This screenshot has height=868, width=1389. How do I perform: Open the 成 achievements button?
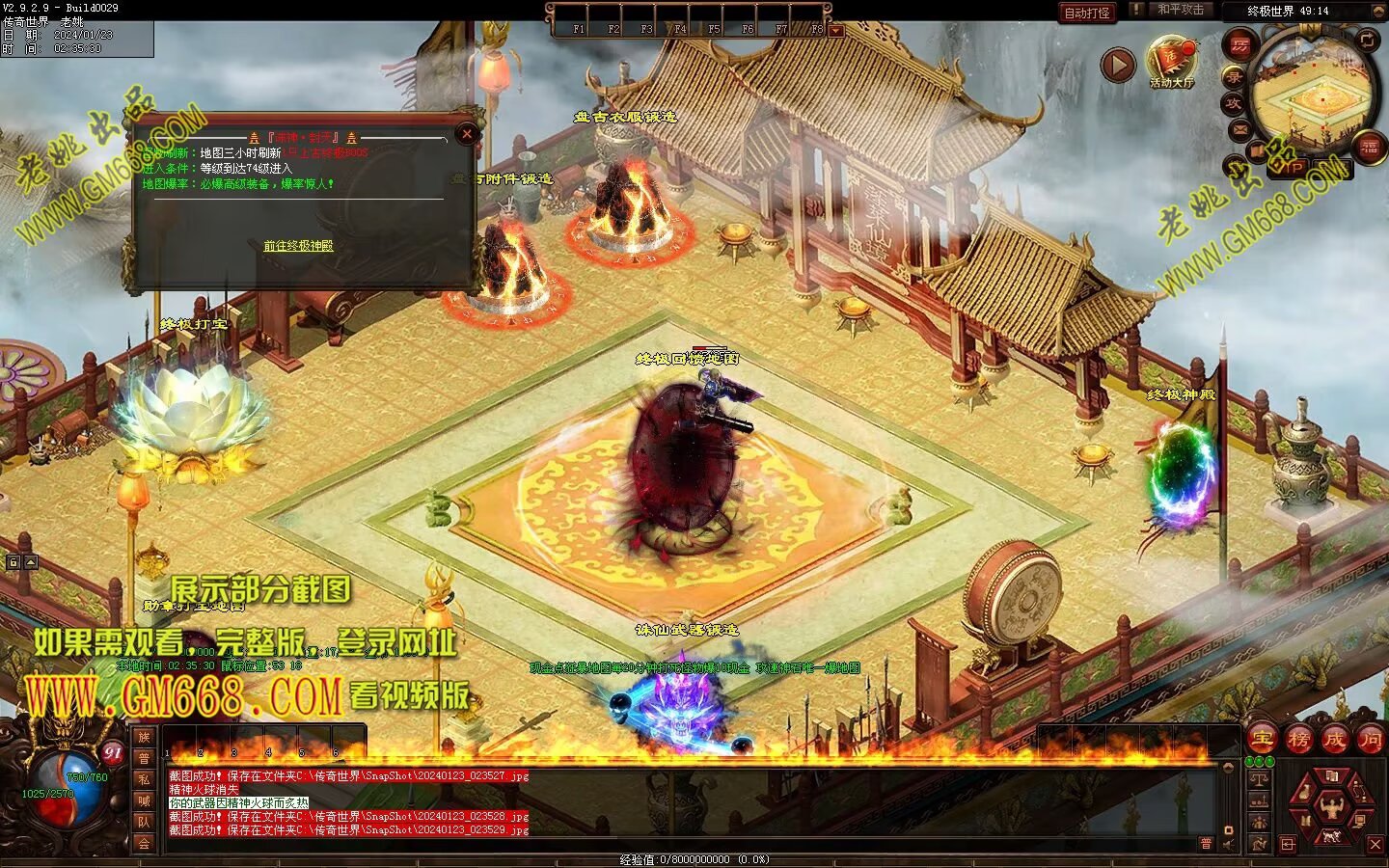click(1334, 739)
